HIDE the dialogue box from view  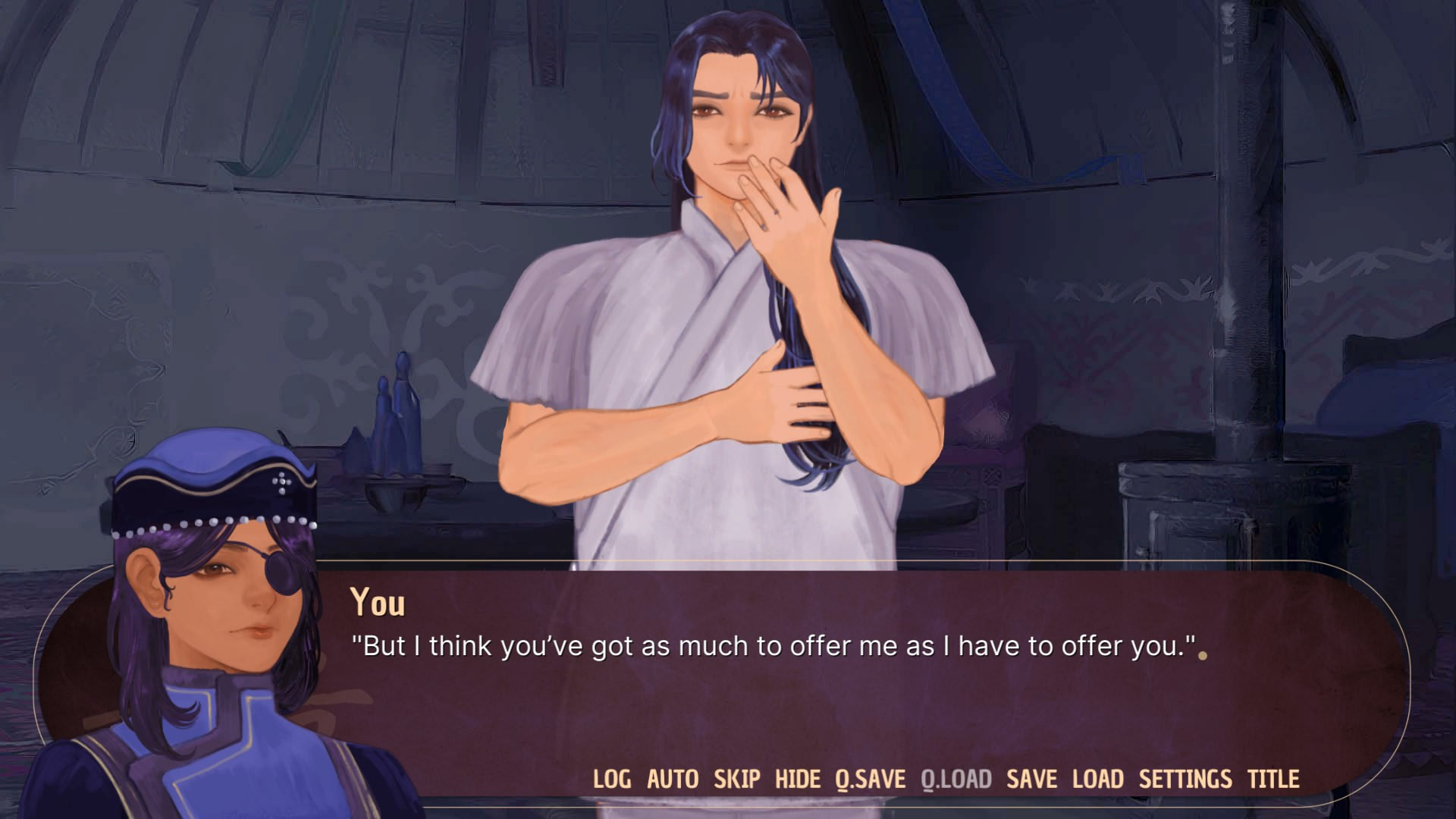tap(797, 779)
